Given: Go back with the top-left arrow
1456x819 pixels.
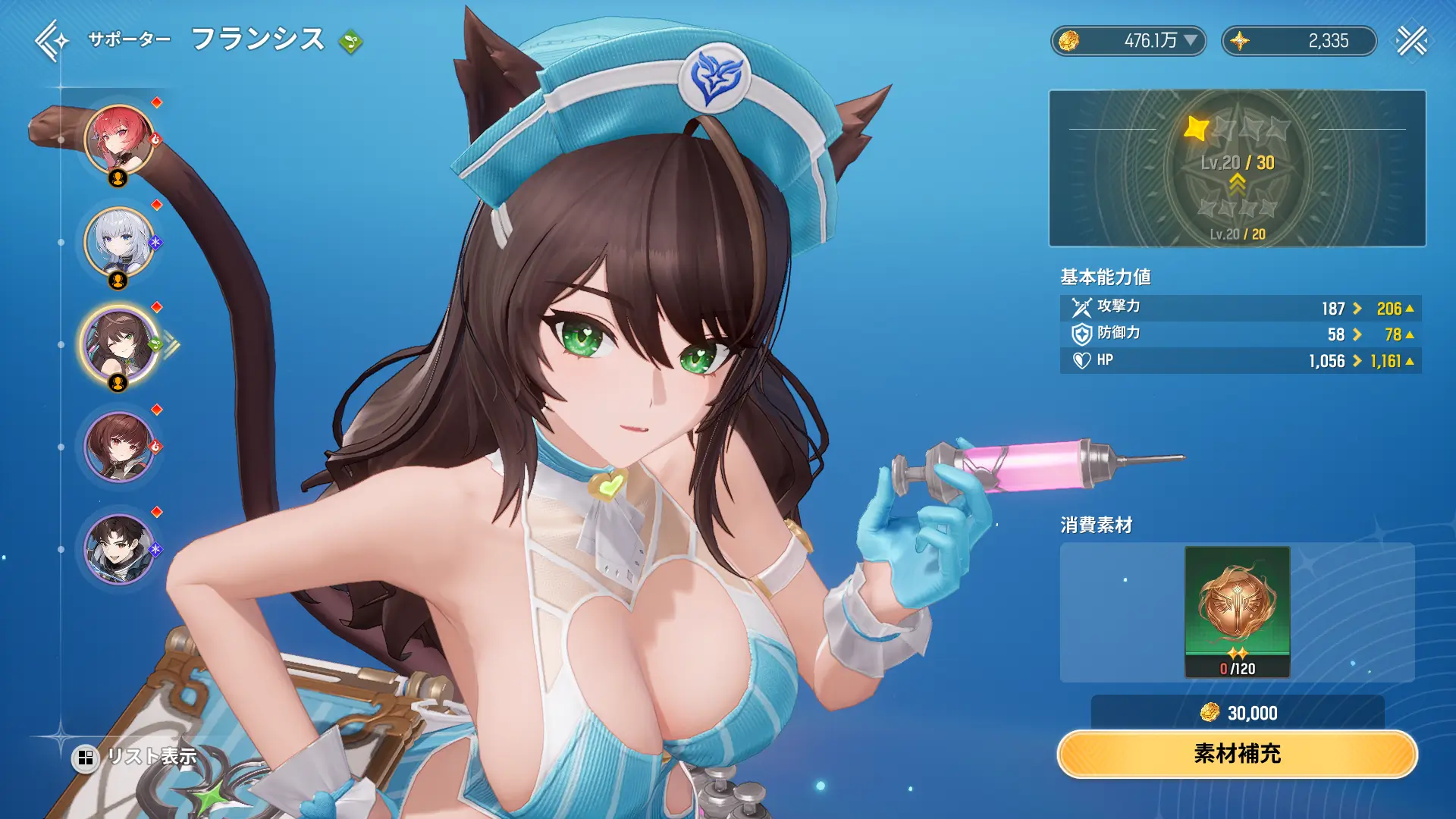Looking at the screenshot, I should (50, 40).
